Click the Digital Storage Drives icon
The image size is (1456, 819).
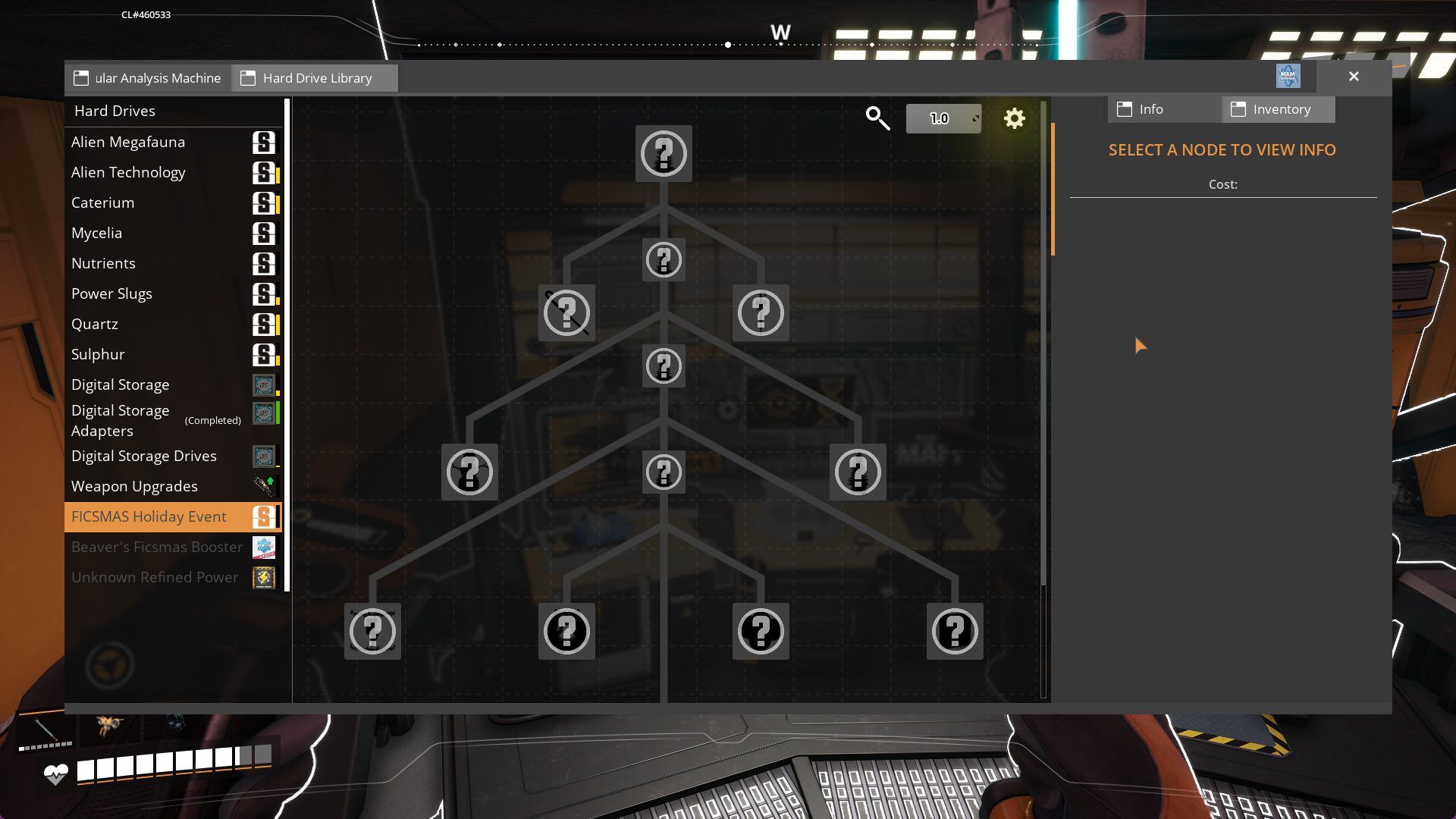265,456
